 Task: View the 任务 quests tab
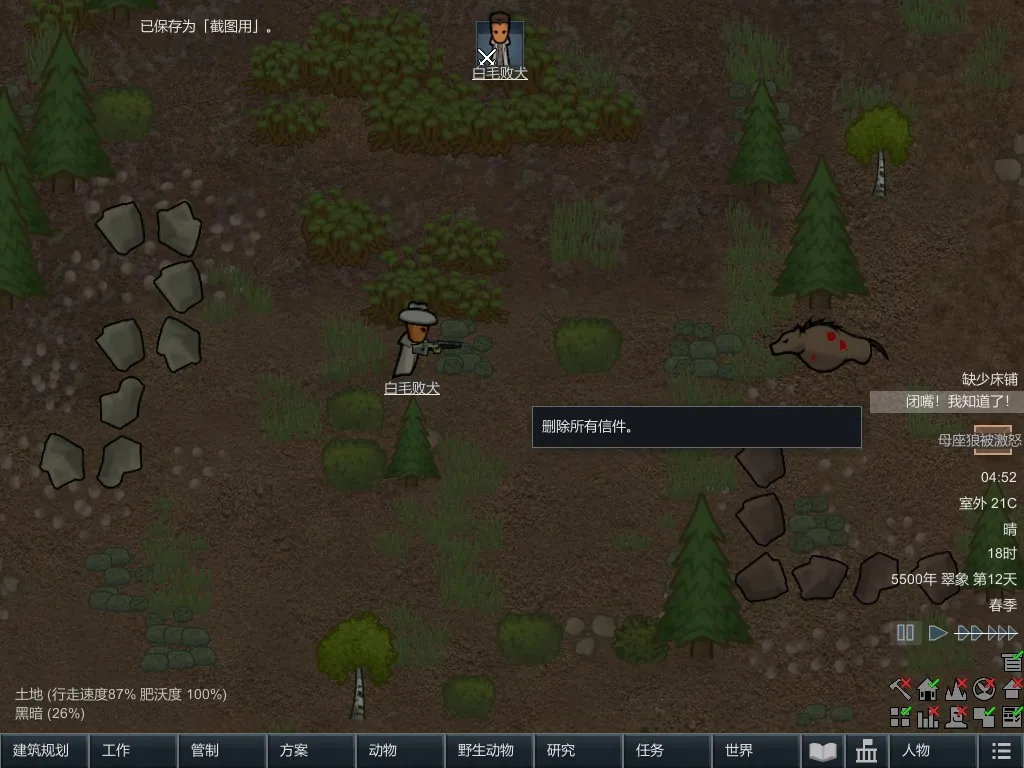(x=666, y=751)
